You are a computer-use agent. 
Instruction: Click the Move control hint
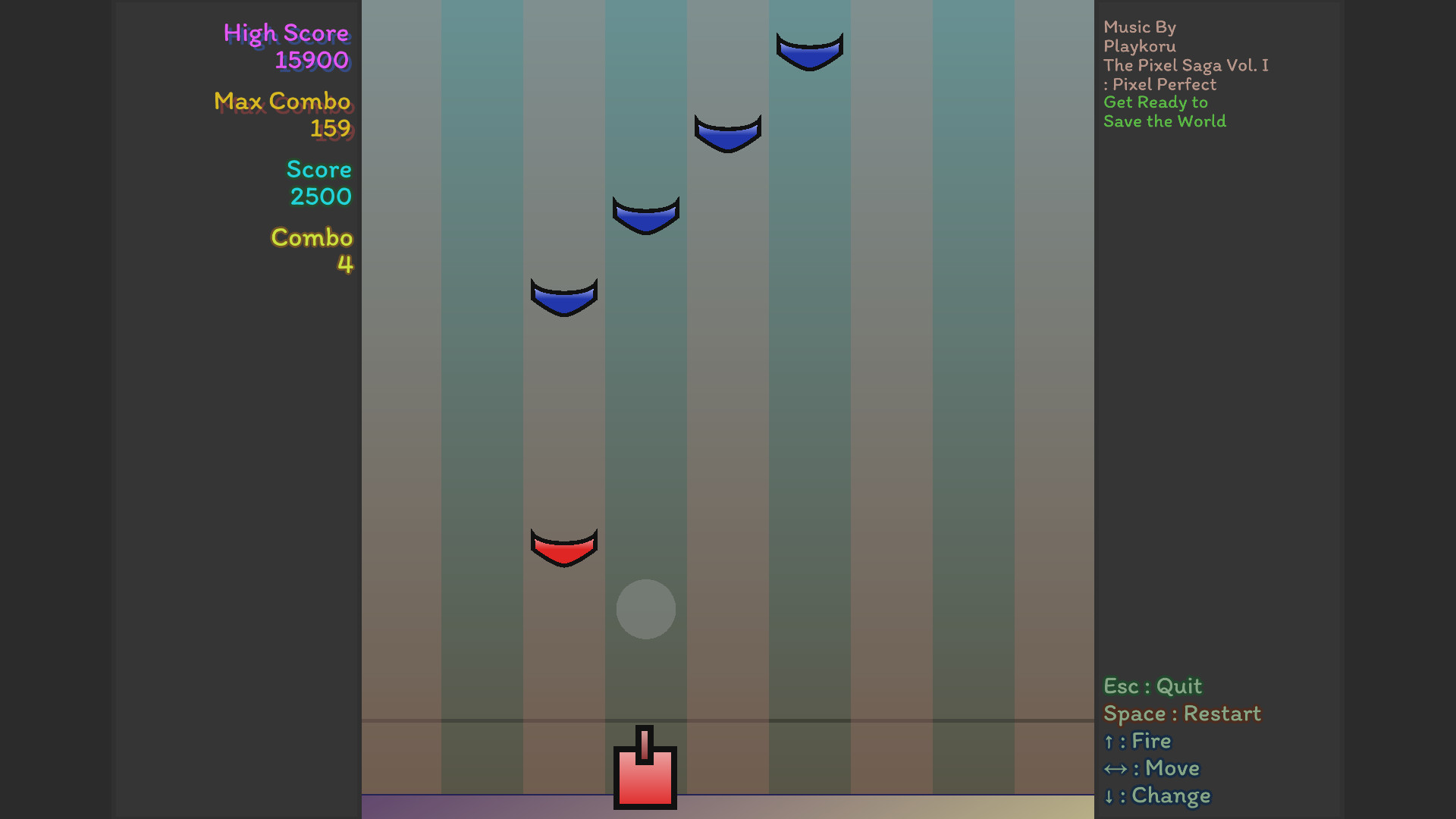coord(1151,768)
